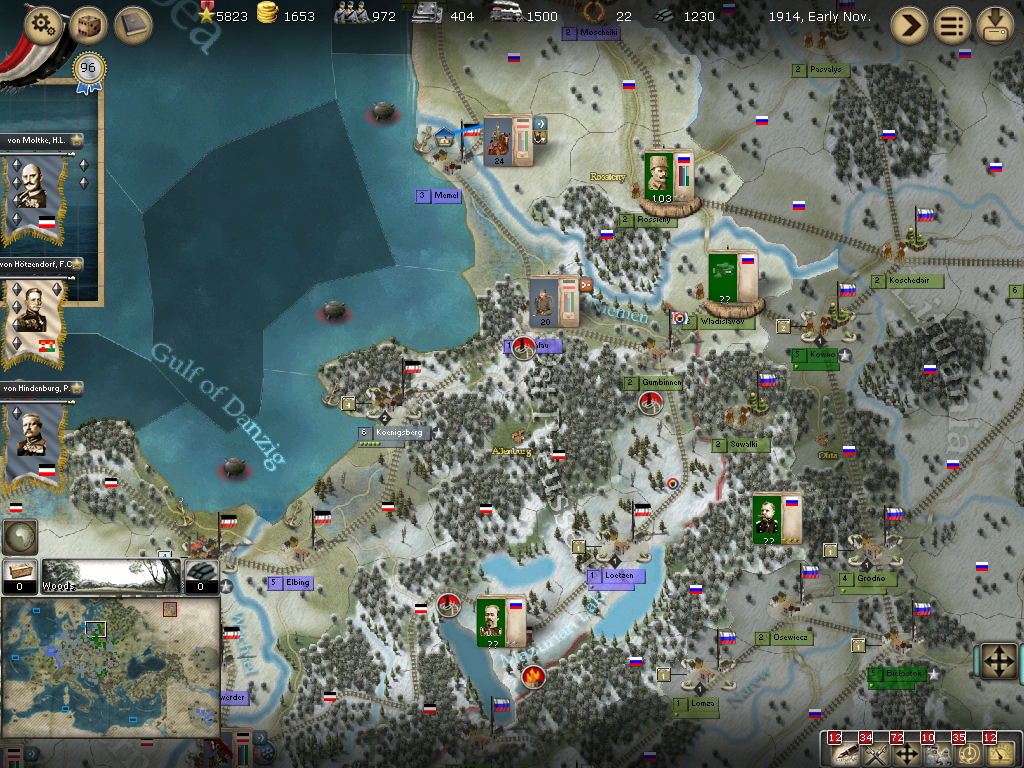Click the globe map-mode button
The height and width of the screenshot is (768, 1024).
tap(19, 537)
